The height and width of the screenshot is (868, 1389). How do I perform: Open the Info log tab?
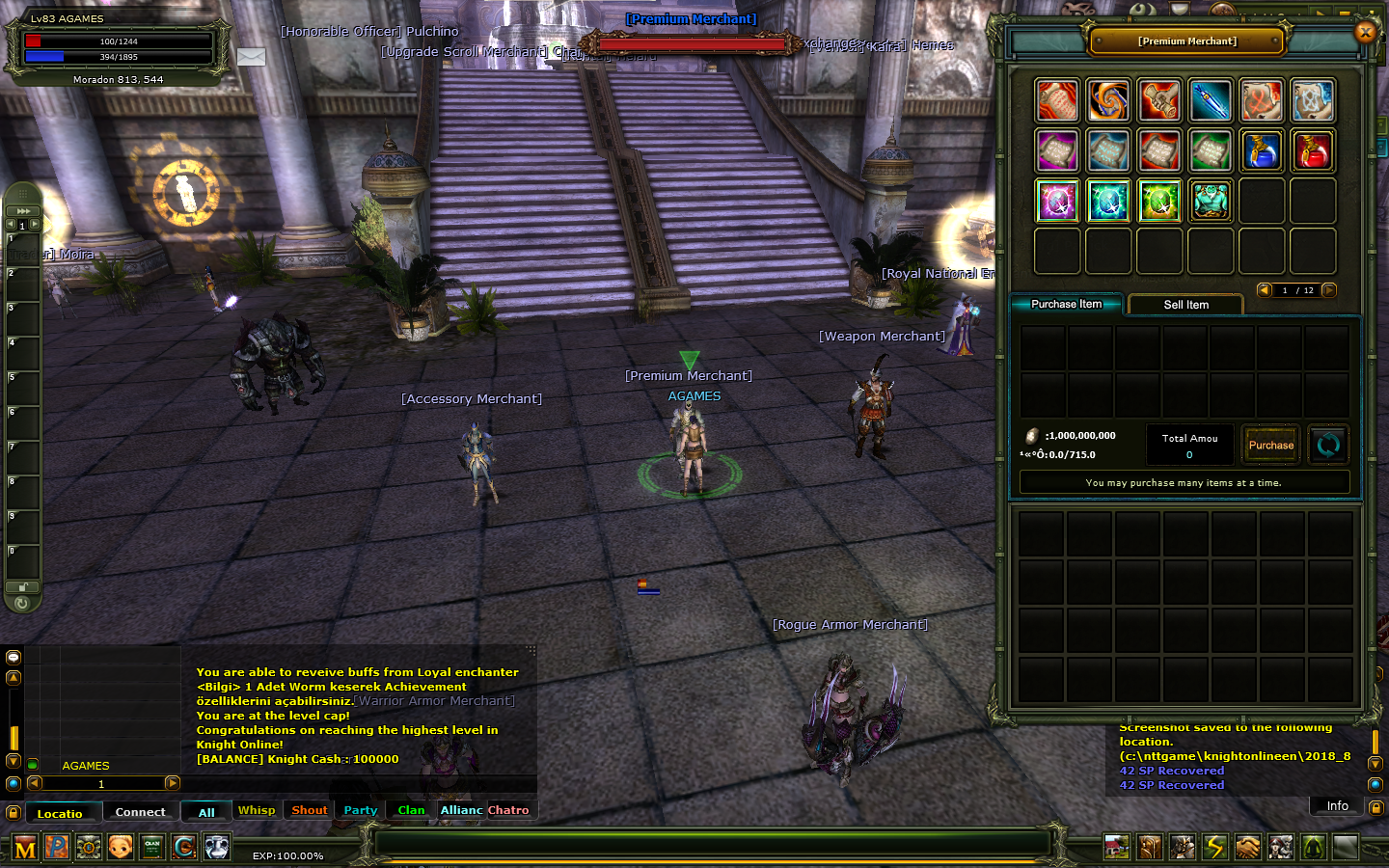tap(1337, 806)
